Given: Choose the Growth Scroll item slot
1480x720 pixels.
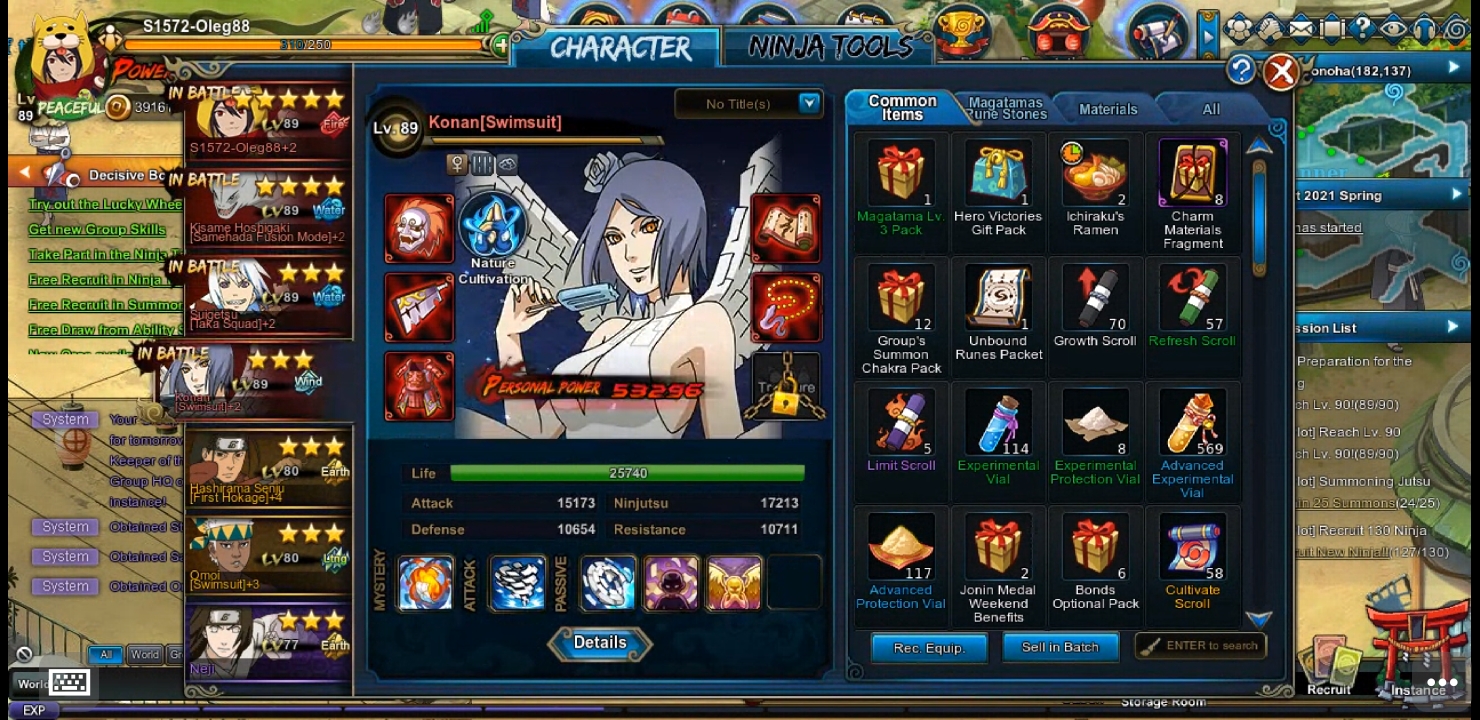Looking at the screenshot, I should [1095, 298].
